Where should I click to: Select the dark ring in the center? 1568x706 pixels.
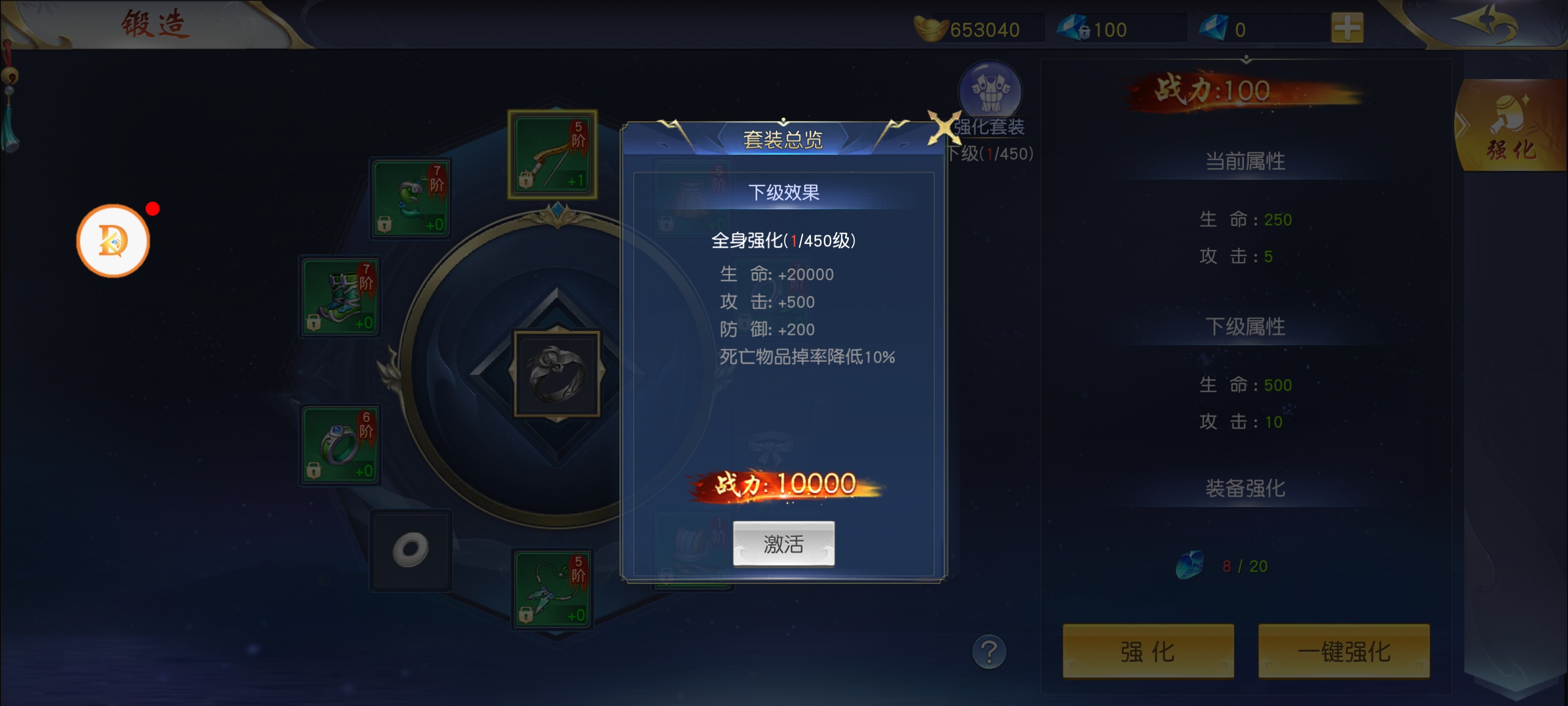click(x=557, y=374)
